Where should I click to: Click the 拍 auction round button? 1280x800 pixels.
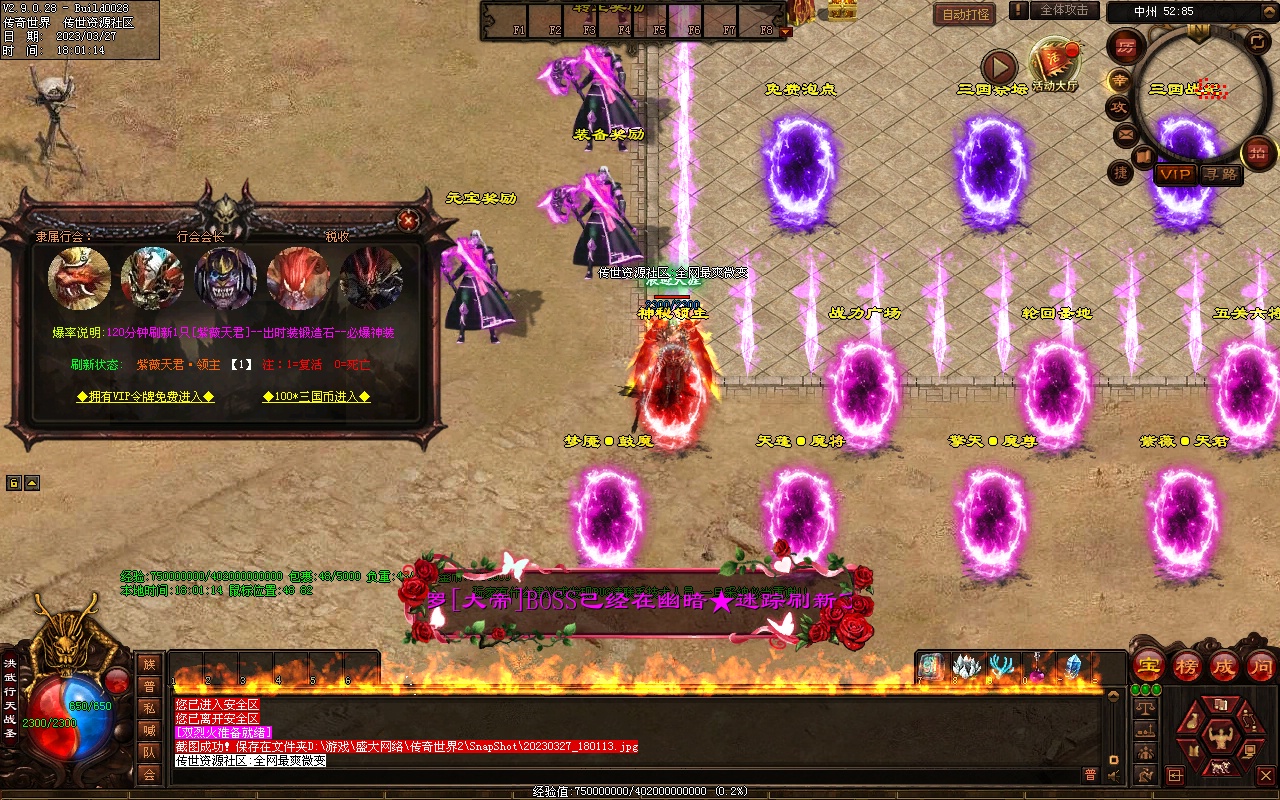(1258, 153)
